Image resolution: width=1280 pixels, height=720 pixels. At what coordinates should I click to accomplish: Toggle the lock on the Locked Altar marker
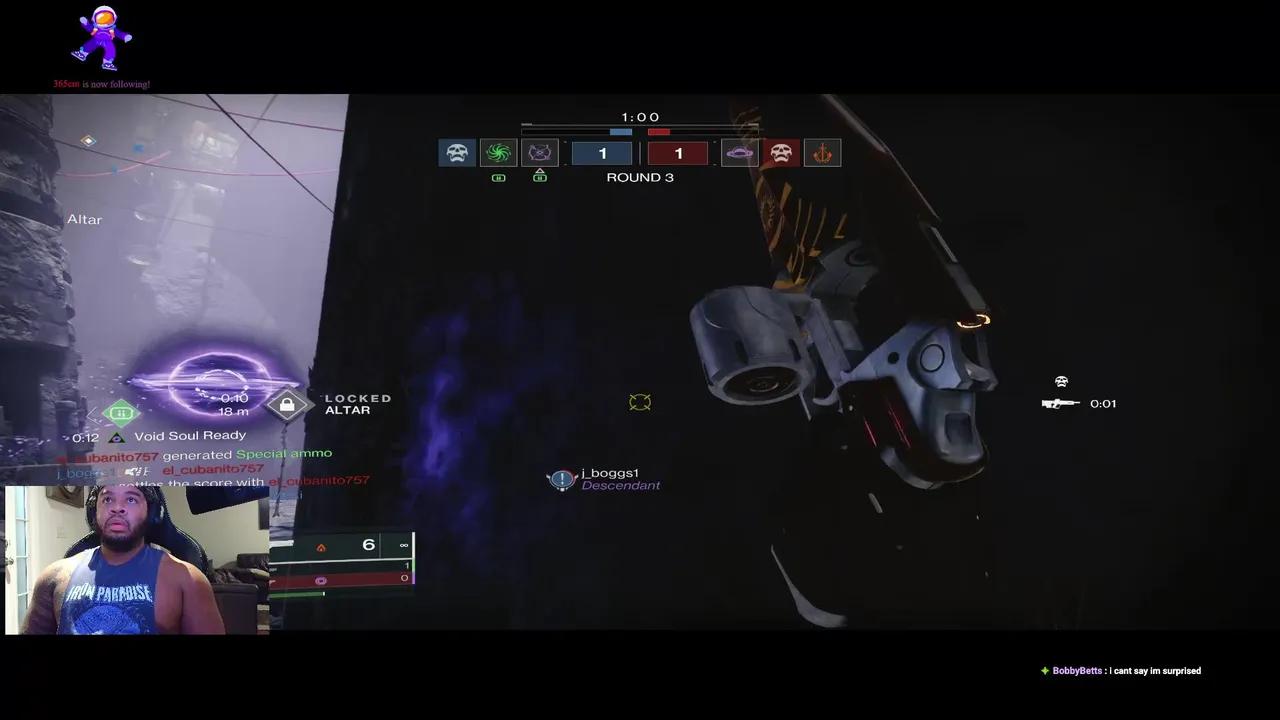click(x=287, y=403)
